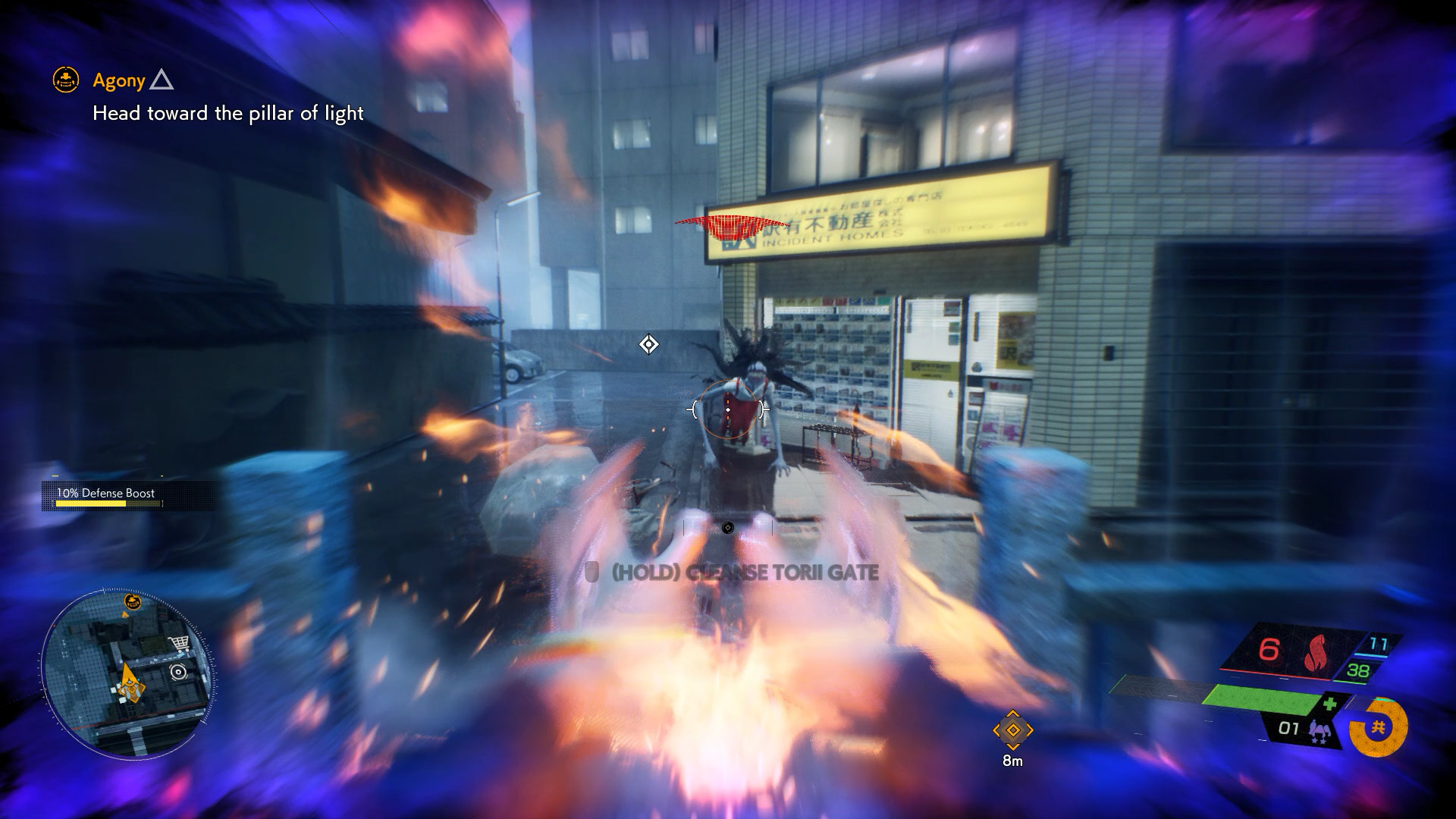The image size is (1456, 819).
Task: Click the red fire Ether weave icon
Action: tap(1314, 652)
